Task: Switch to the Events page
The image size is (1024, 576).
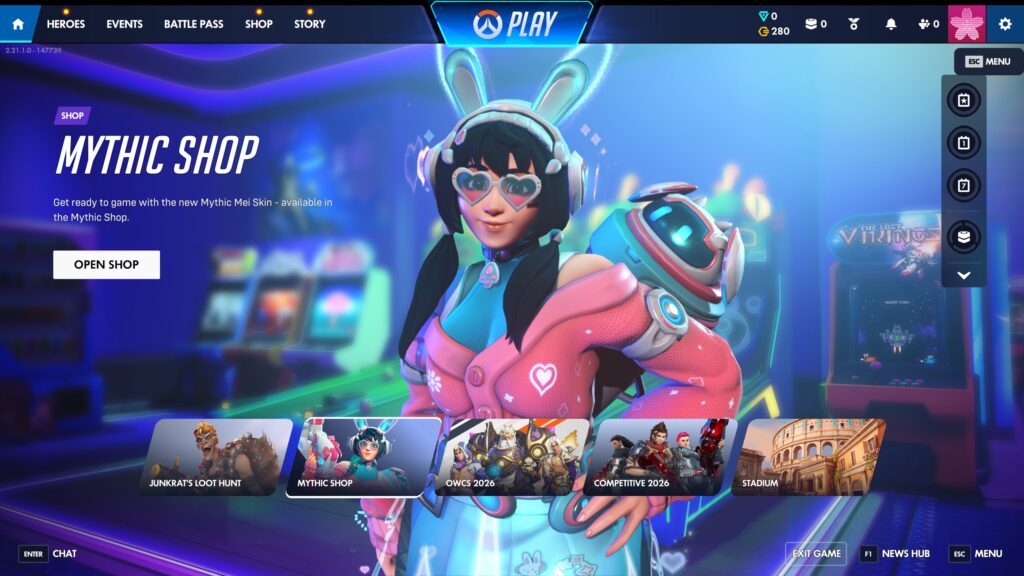Action: 124,24
